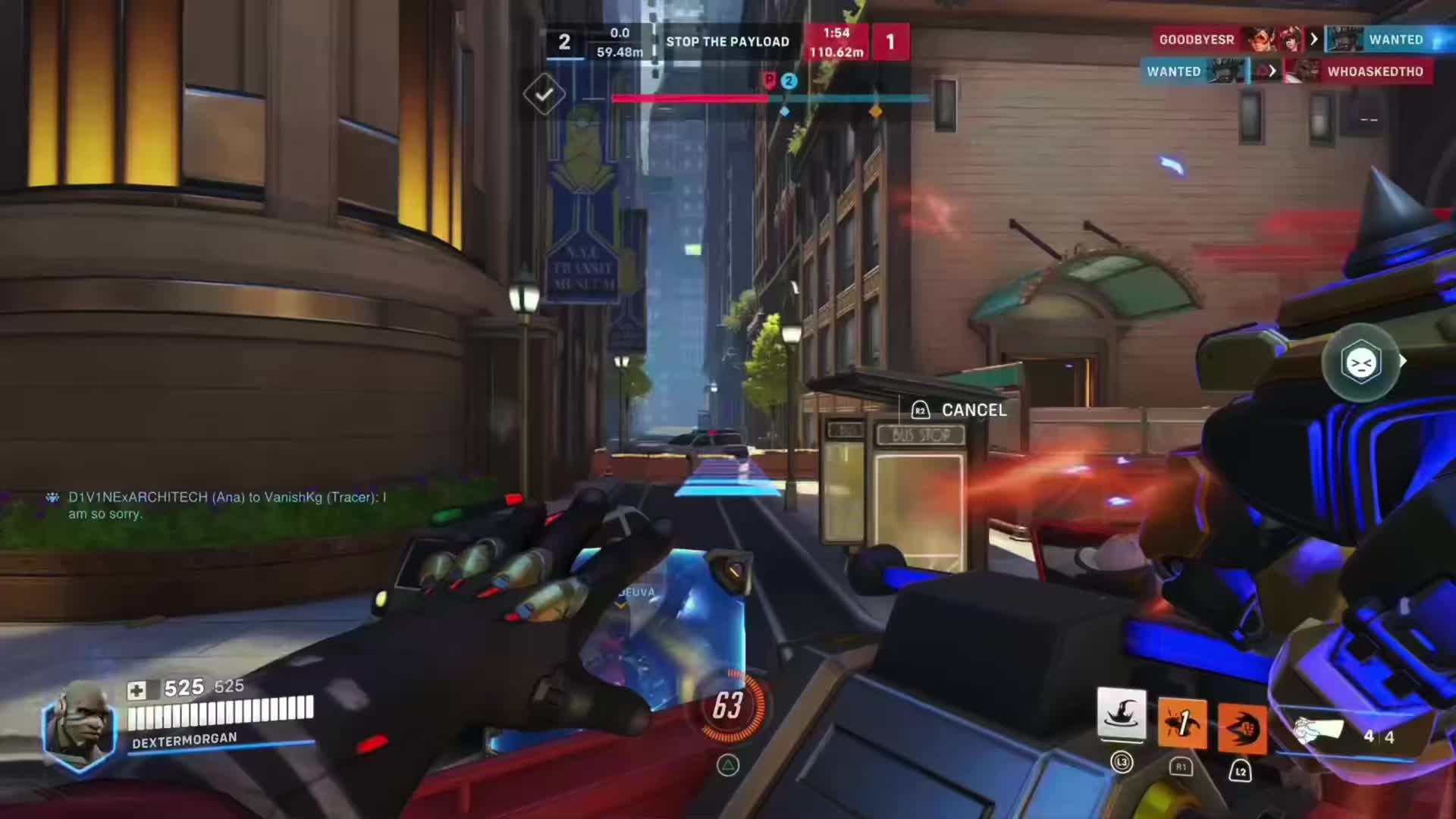Open the chat message from D1V1NExARCHITECH

click(227, 505)
